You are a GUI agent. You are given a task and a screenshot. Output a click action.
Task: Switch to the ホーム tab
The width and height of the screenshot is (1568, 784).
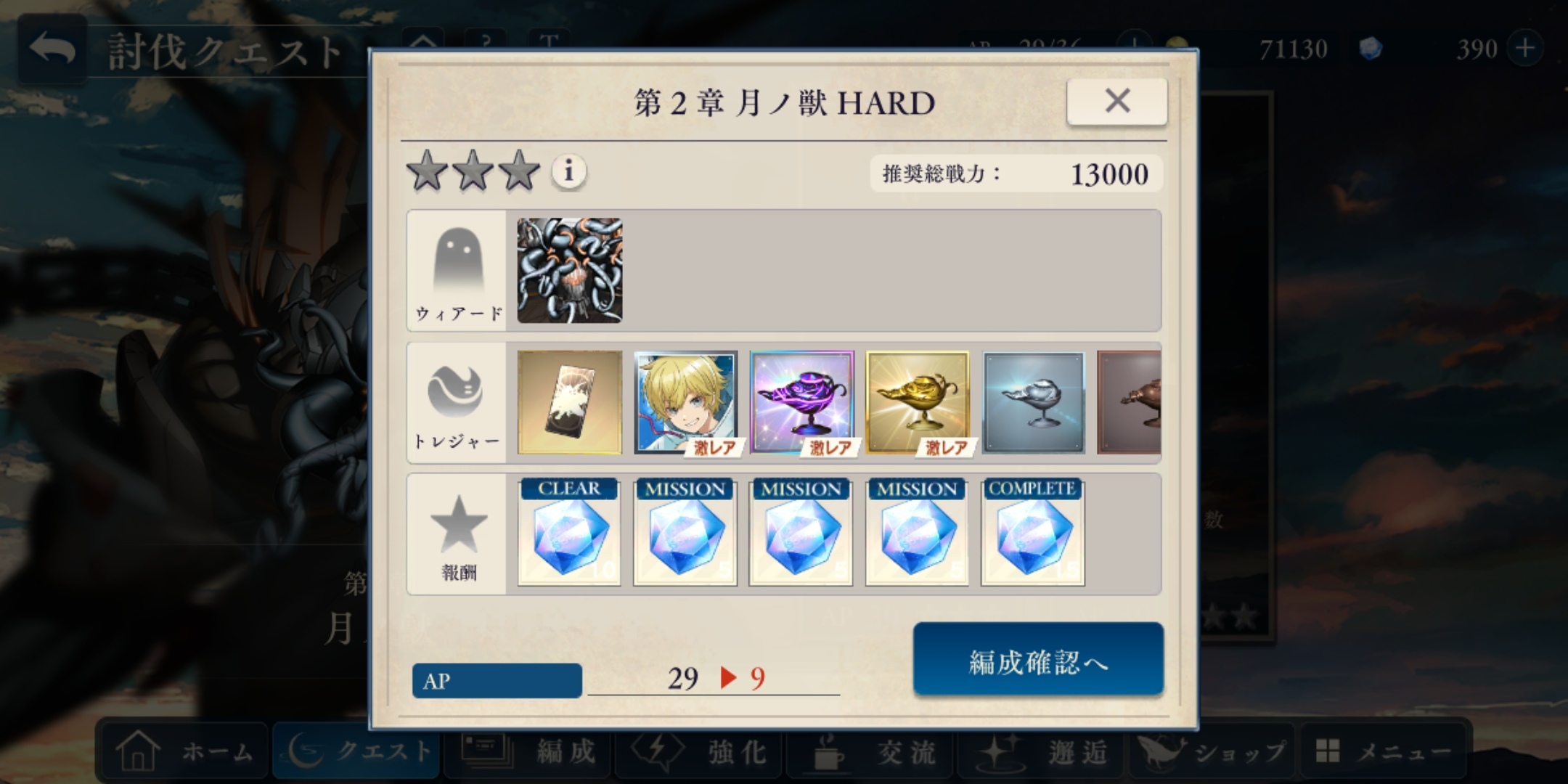pos(184,751)
